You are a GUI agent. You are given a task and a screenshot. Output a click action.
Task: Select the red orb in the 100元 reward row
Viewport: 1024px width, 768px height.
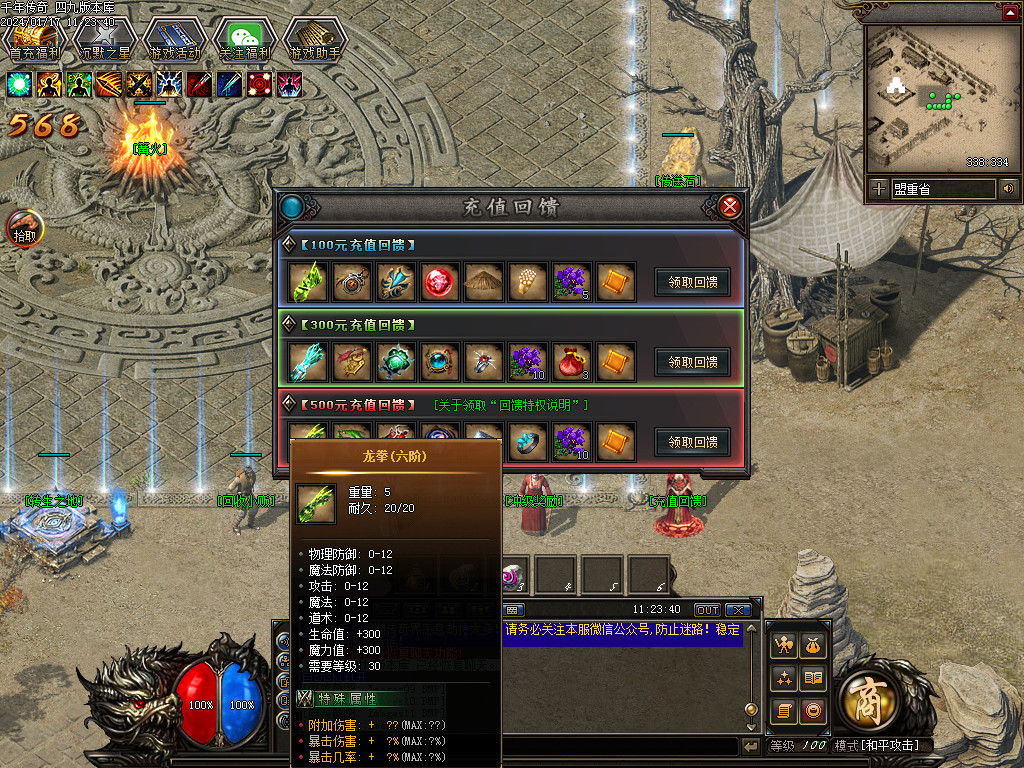tap(440, 283)
